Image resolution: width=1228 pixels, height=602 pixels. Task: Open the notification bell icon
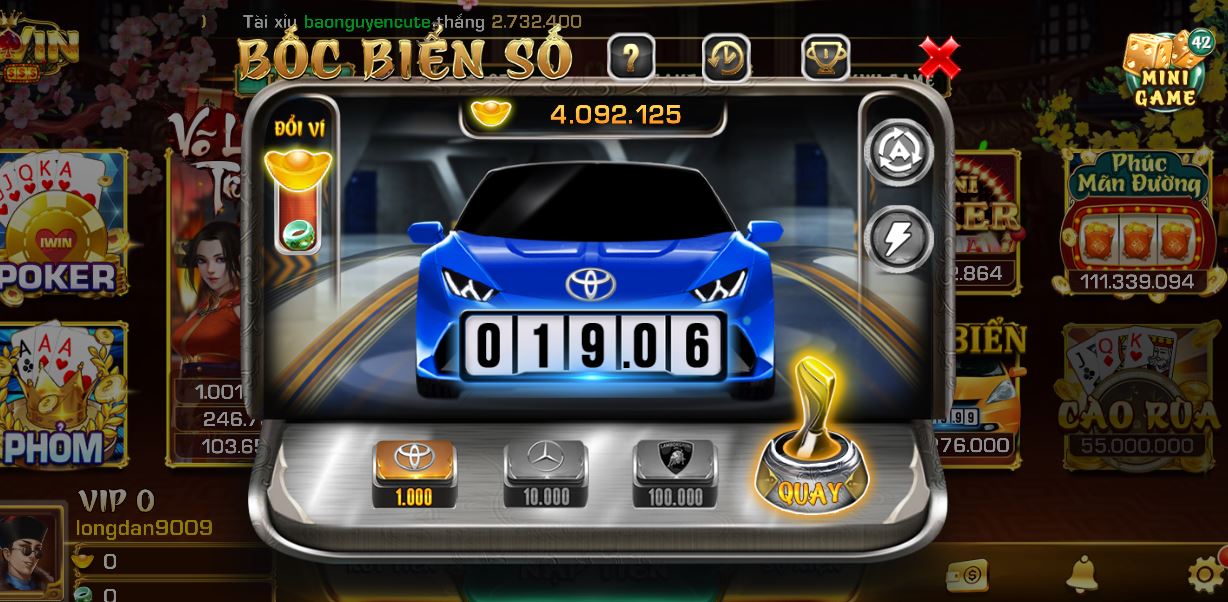point(1082,574)
